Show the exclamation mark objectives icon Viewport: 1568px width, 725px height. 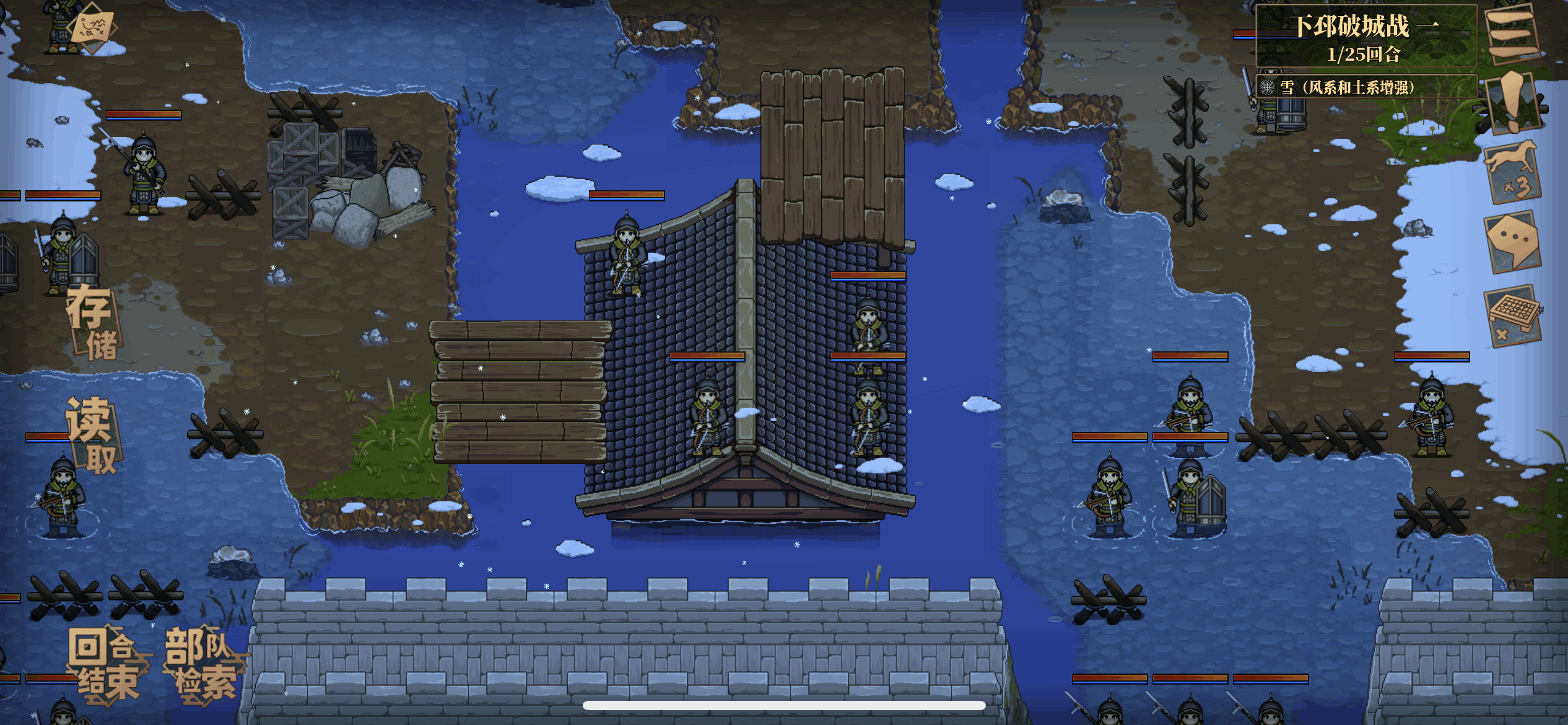point(1512,102)
